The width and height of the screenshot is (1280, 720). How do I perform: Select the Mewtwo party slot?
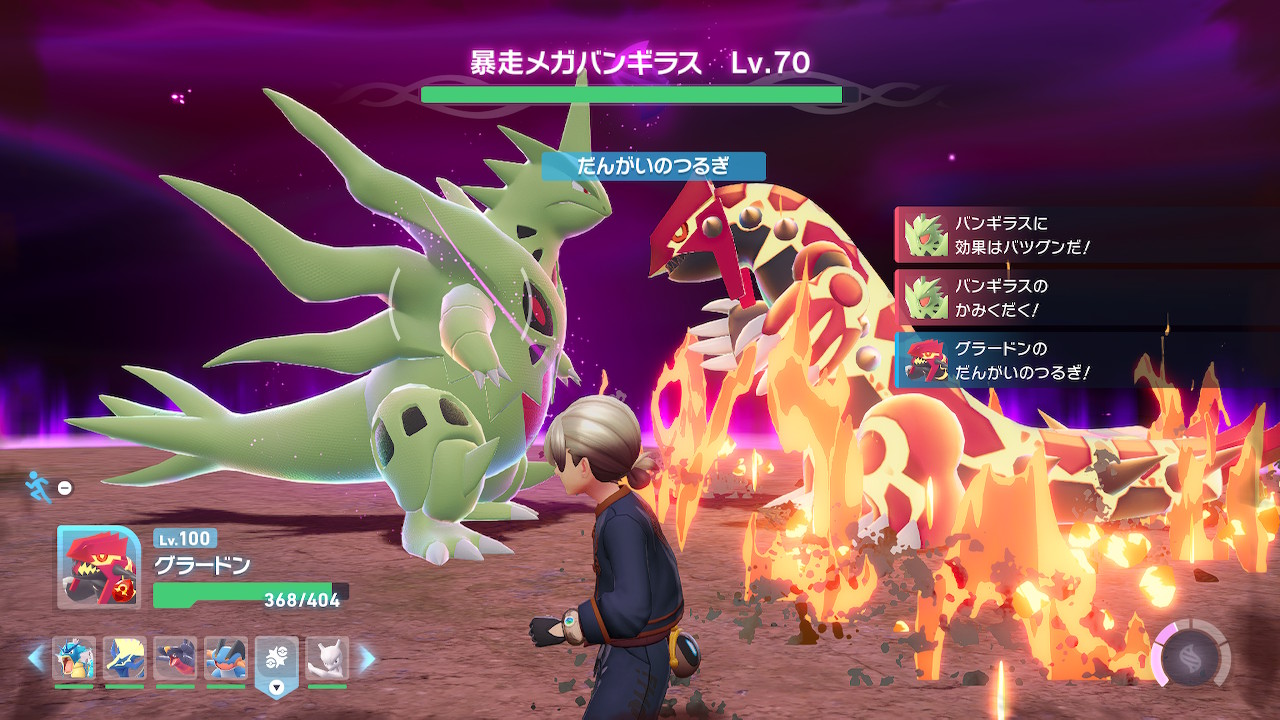point(328,658)
